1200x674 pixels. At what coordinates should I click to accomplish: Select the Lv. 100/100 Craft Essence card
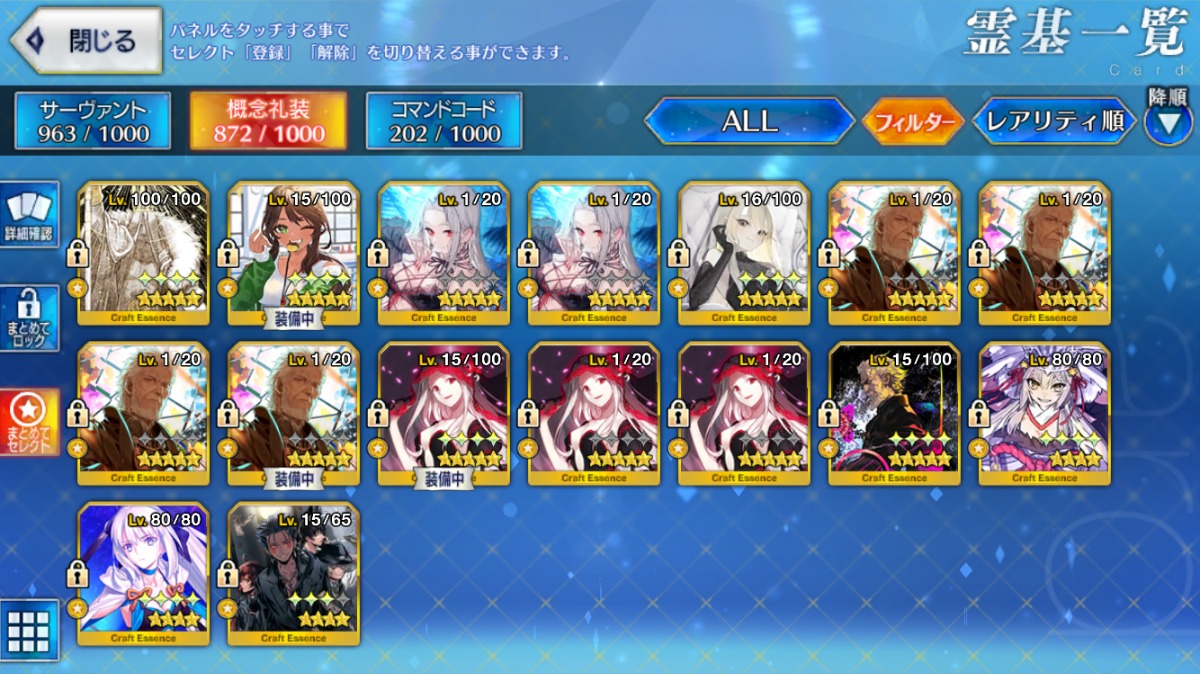coord(143,252)
